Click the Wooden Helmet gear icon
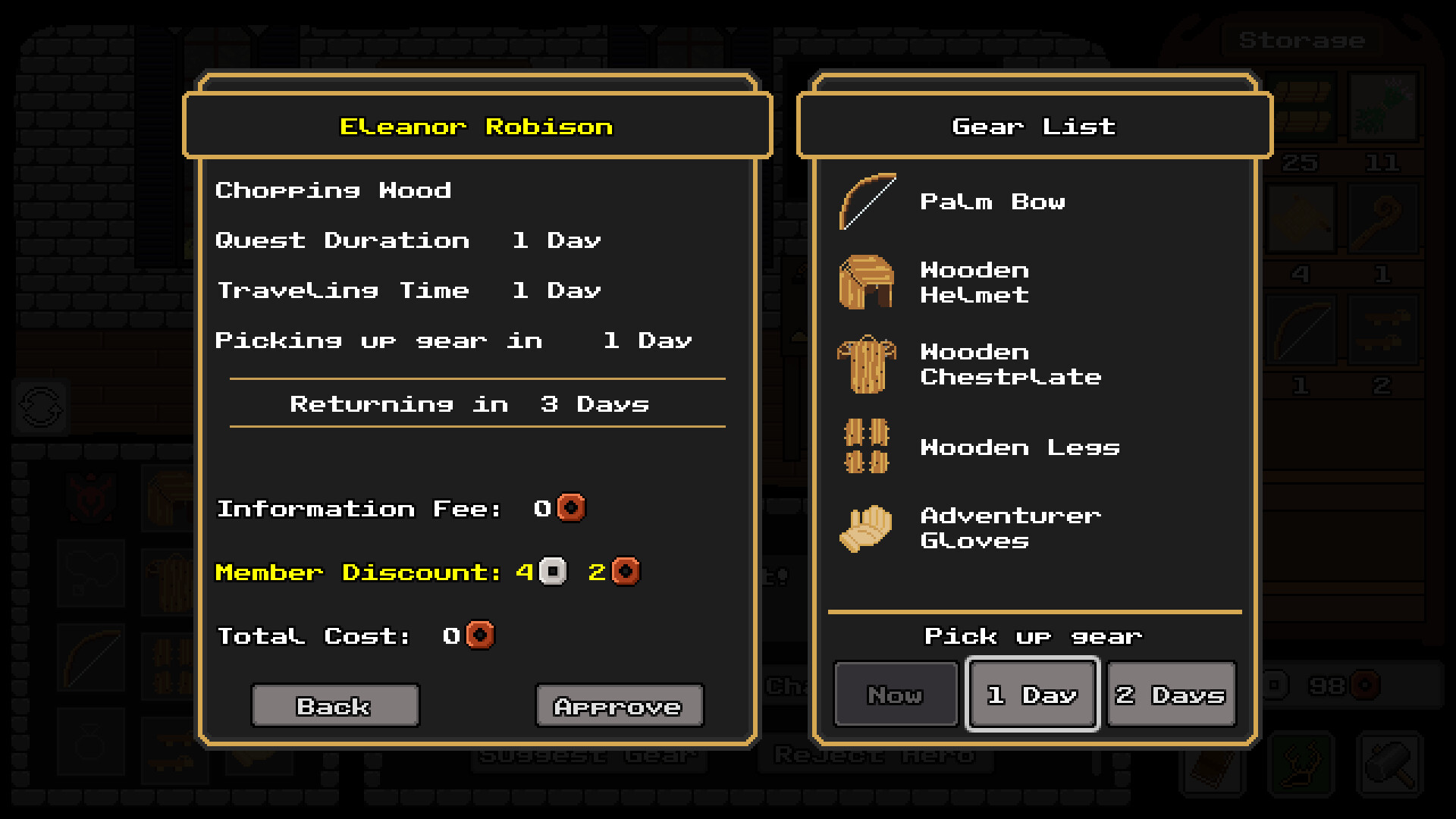 (x=864, y=282)
